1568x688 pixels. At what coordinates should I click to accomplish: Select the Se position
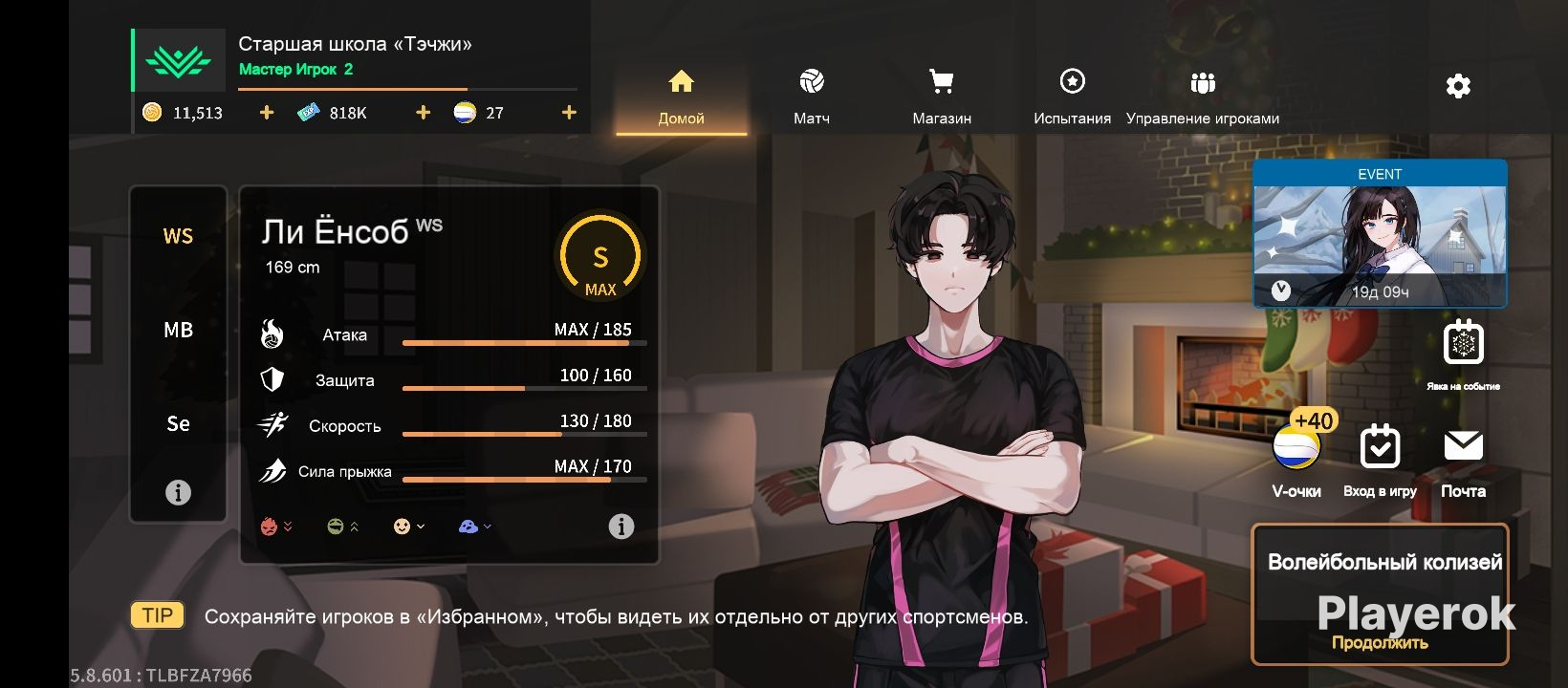click(x=178, y=423)
